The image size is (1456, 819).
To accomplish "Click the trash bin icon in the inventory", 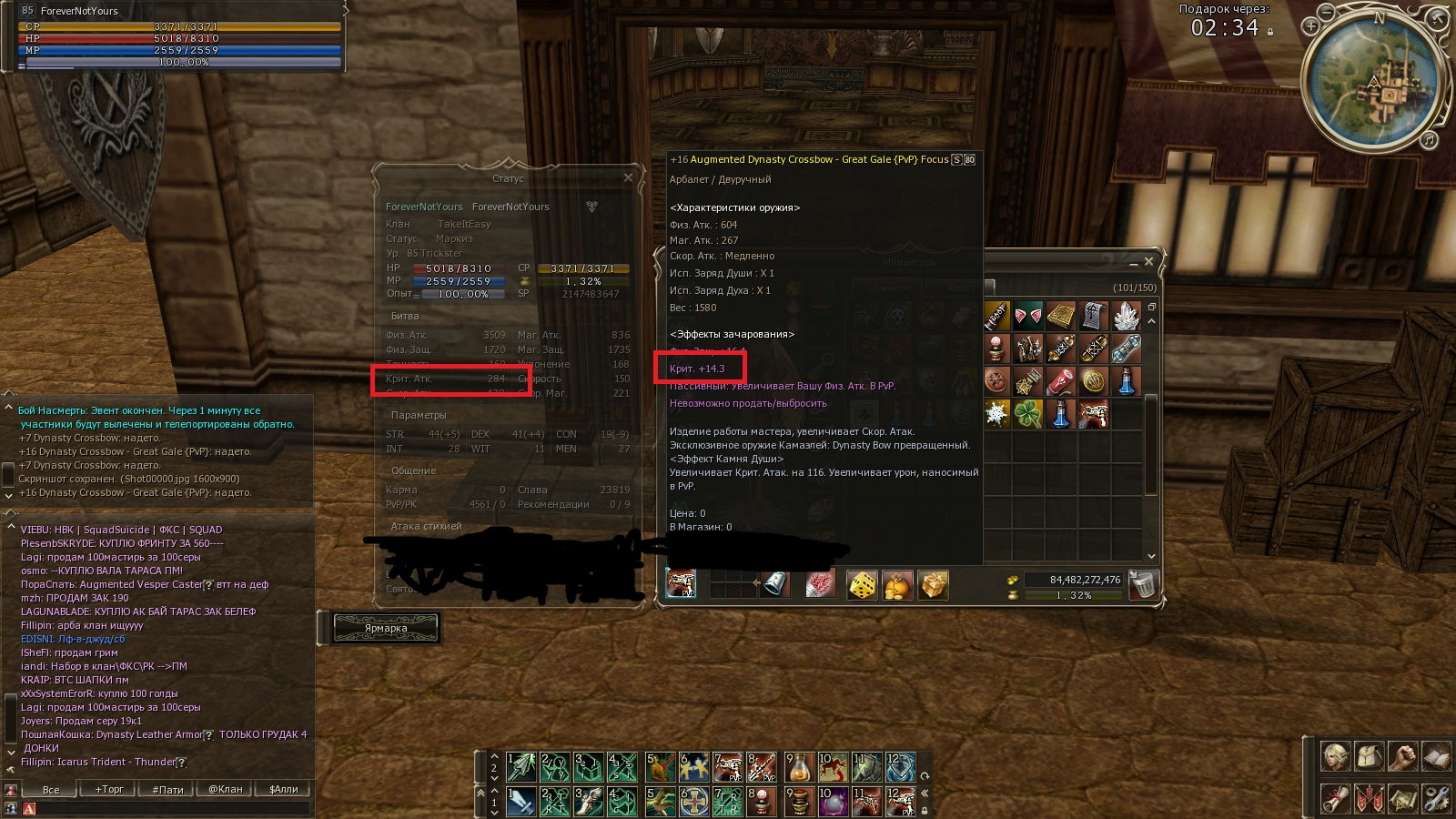I will point(1143,586).
